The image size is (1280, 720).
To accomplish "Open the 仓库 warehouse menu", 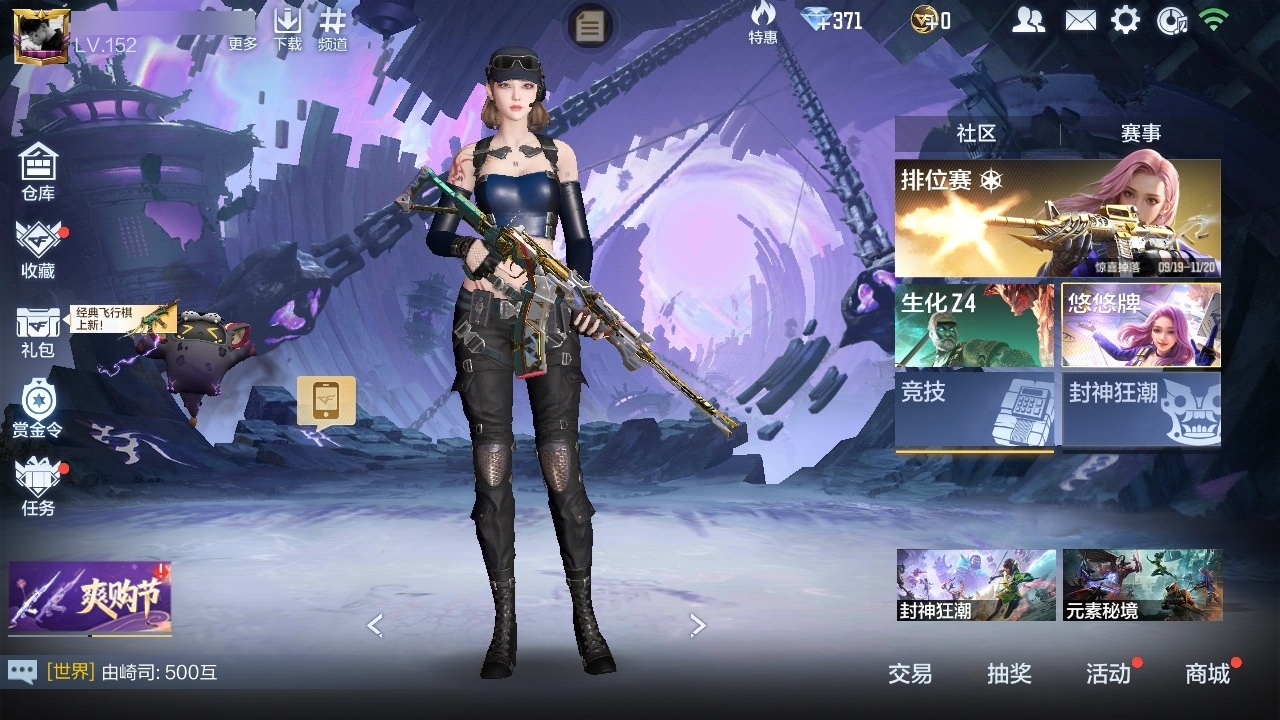I will click(38, 170).
